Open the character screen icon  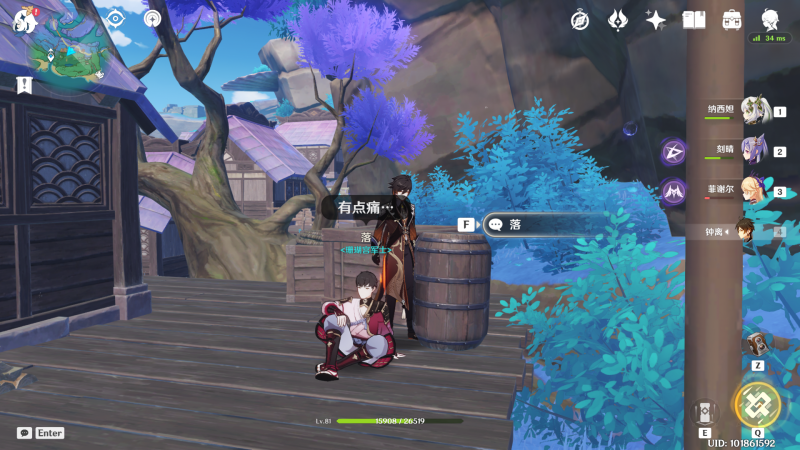(x=770, y=19)
